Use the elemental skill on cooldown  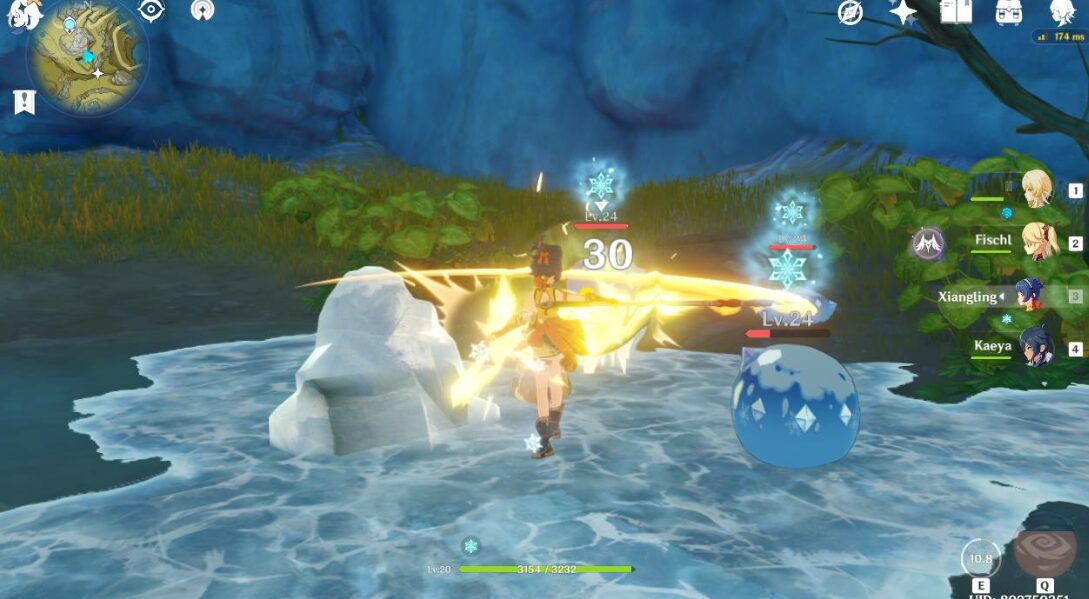coord(980,558)
